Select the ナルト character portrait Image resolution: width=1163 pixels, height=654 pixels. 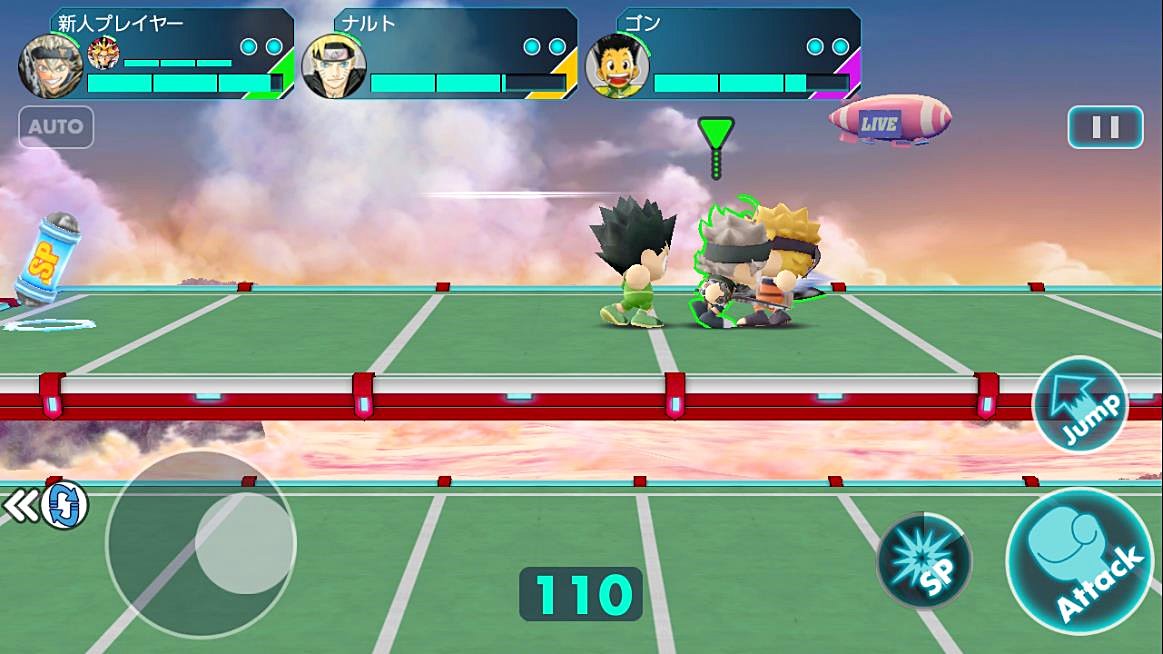click(x=334, y=66)
